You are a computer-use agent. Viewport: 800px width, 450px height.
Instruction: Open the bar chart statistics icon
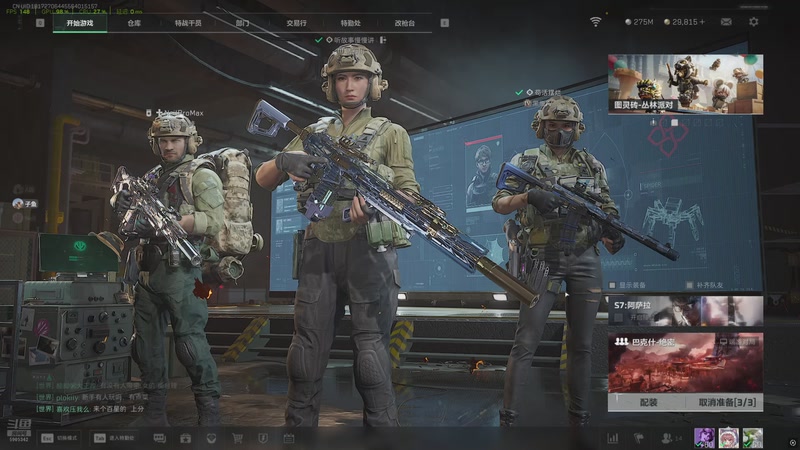612,438
